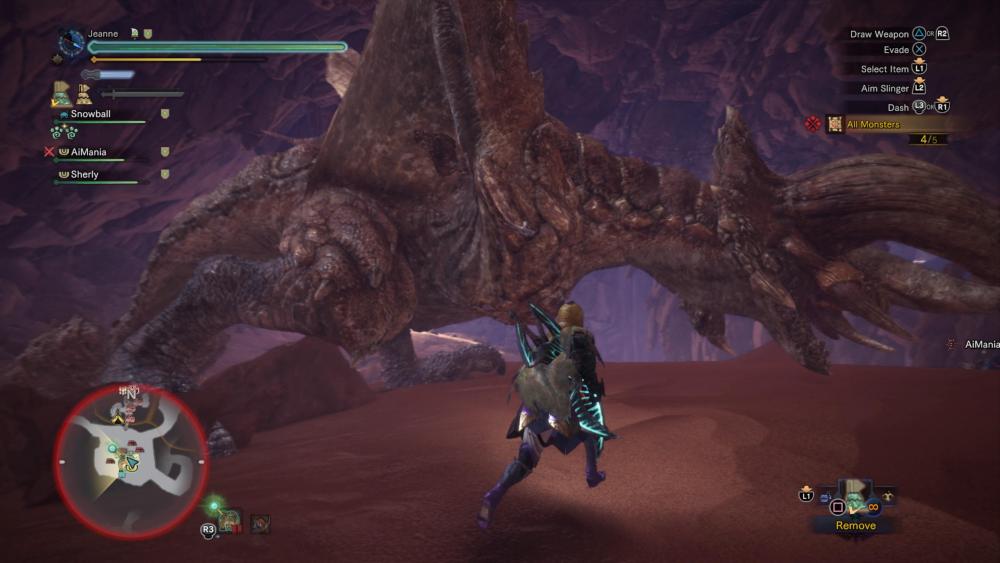Click the green Palico paw status icons
1000x563 pixels.
pos(64,132)
